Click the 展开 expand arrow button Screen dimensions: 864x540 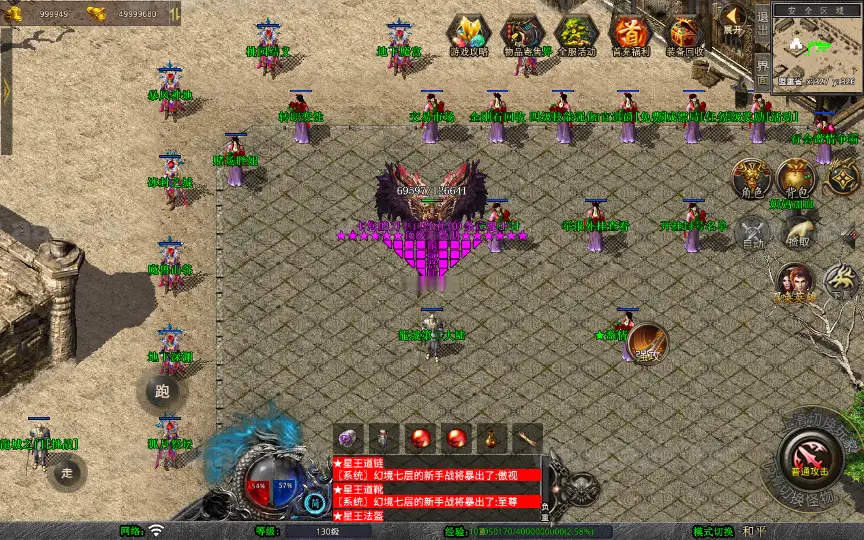tap(734, 18)
